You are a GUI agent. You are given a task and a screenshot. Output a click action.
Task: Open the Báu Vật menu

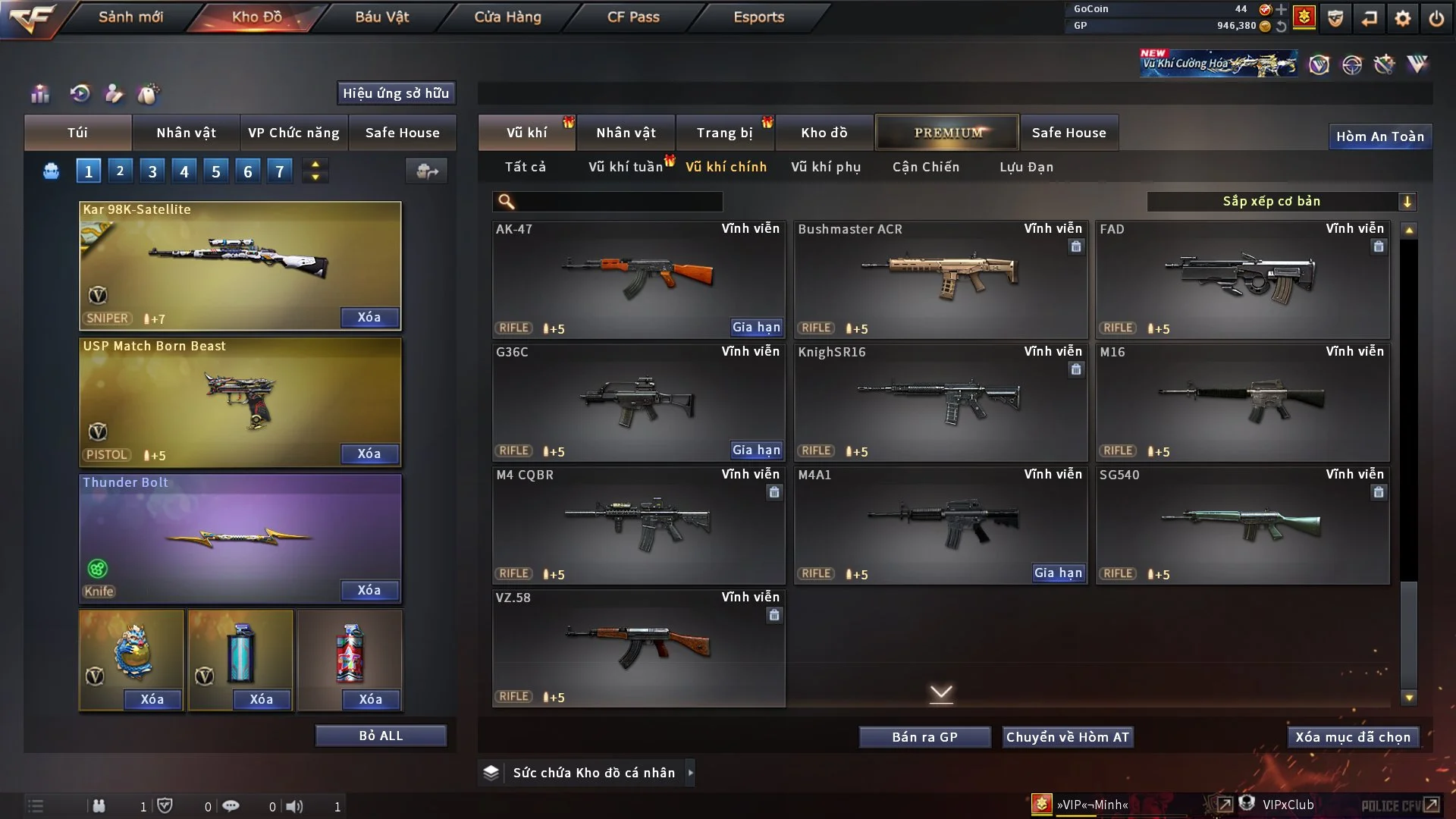pyautogui.click(x=381, y=17)
